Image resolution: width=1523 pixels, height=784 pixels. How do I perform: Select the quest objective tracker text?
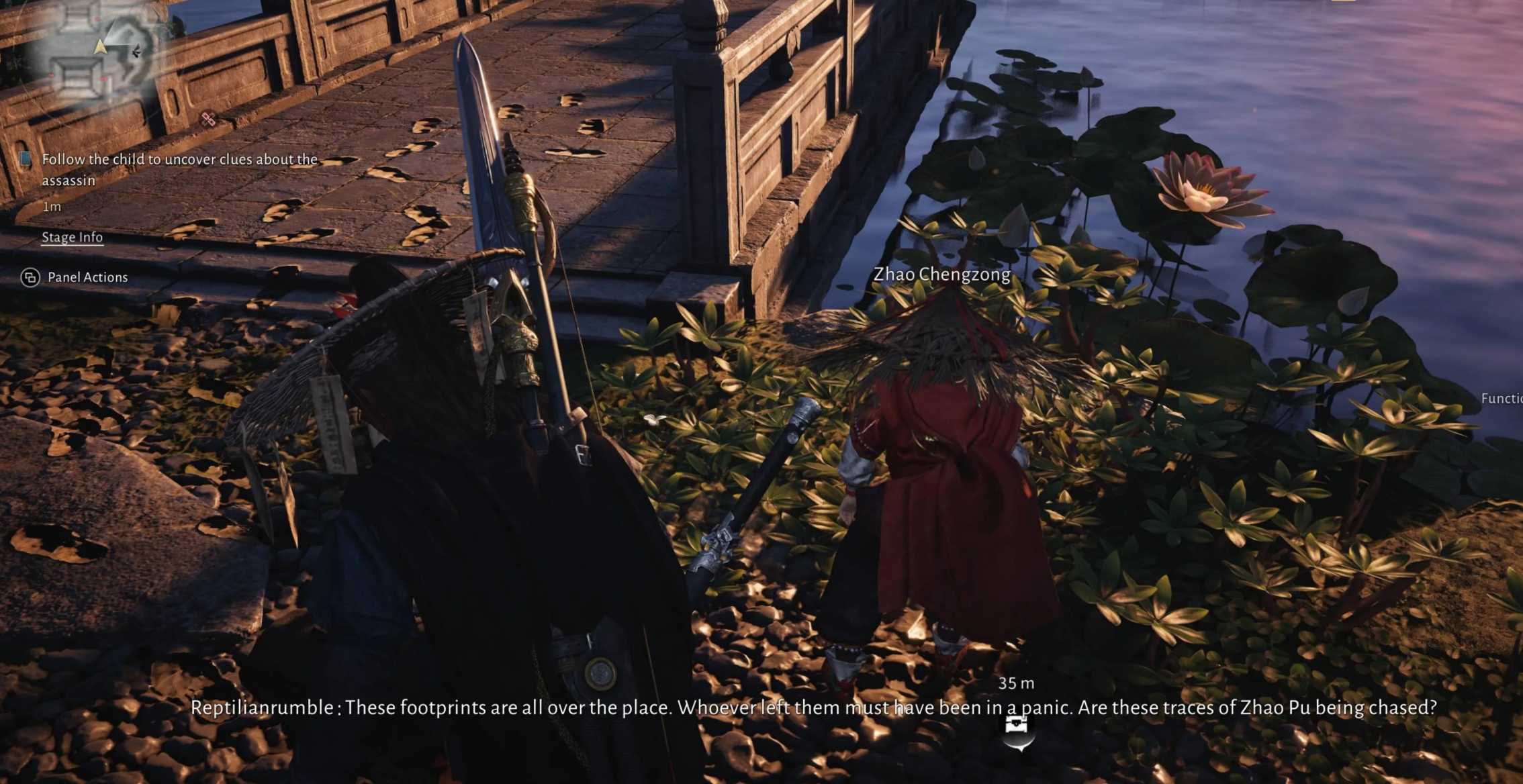[x=179, y=169]
